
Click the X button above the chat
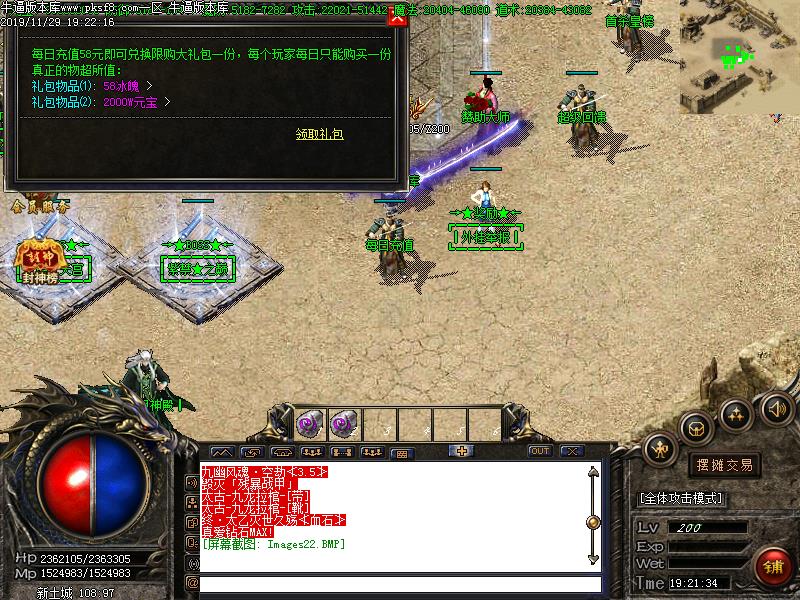click(572, 451)
